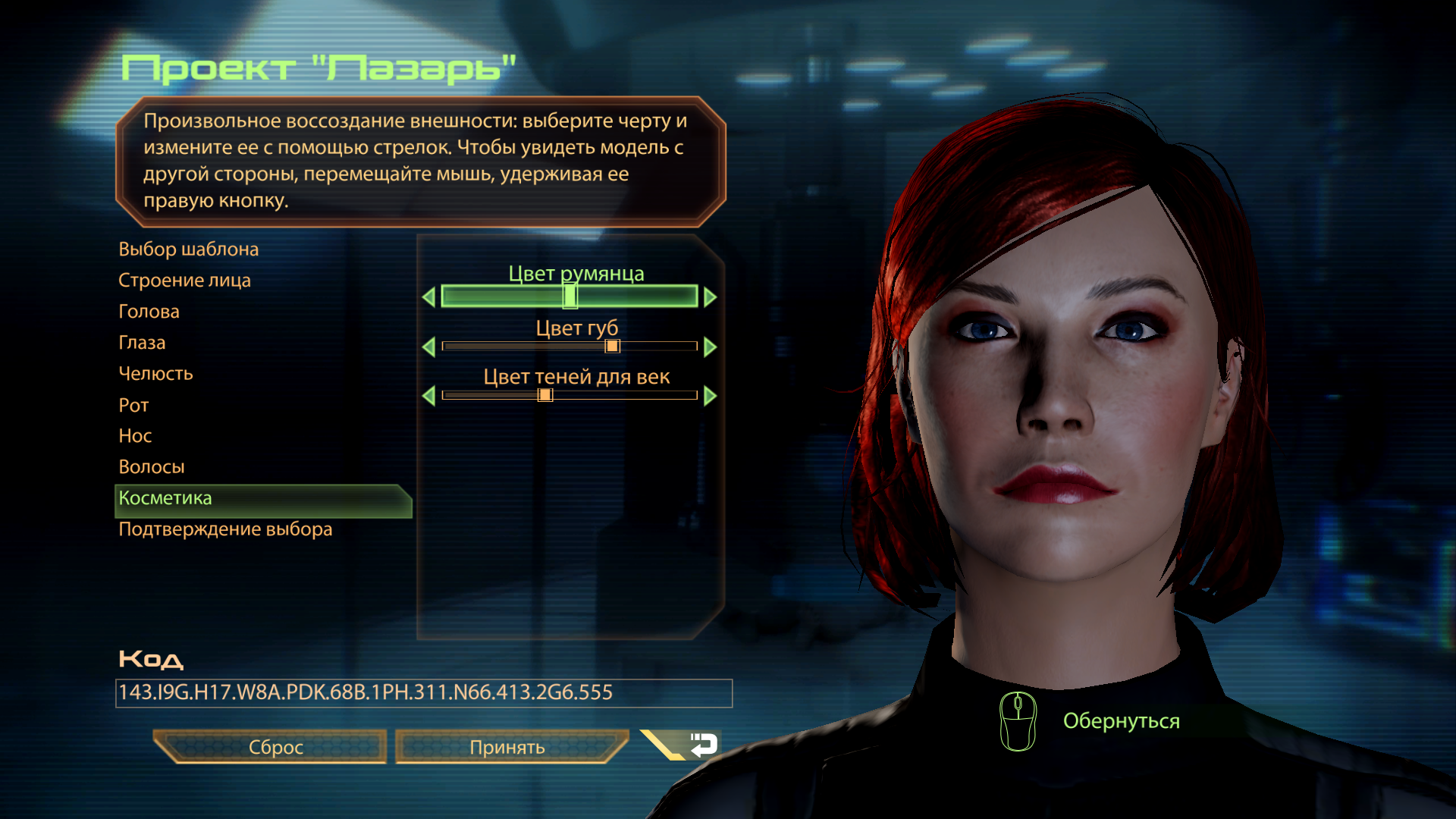Viewport: 1456px width, 819px height.
Task: Open the Голова category
Action: point(149,312)
